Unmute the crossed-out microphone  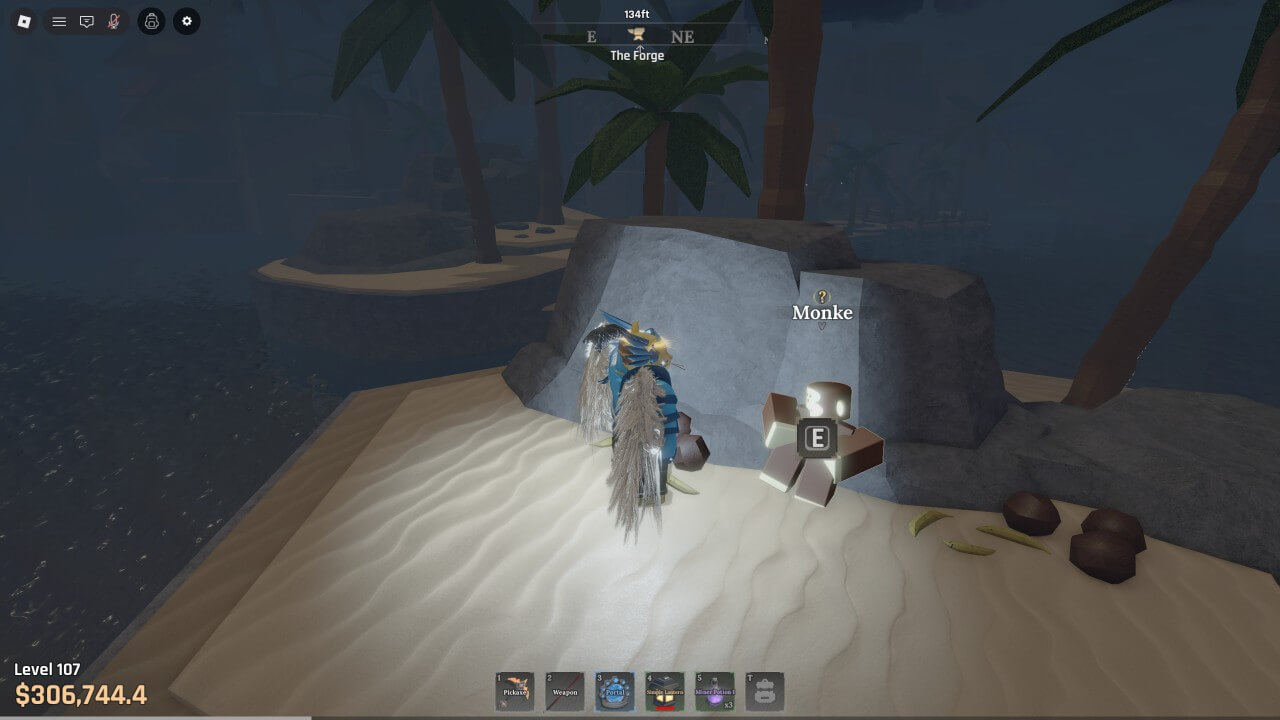point(114,21)
